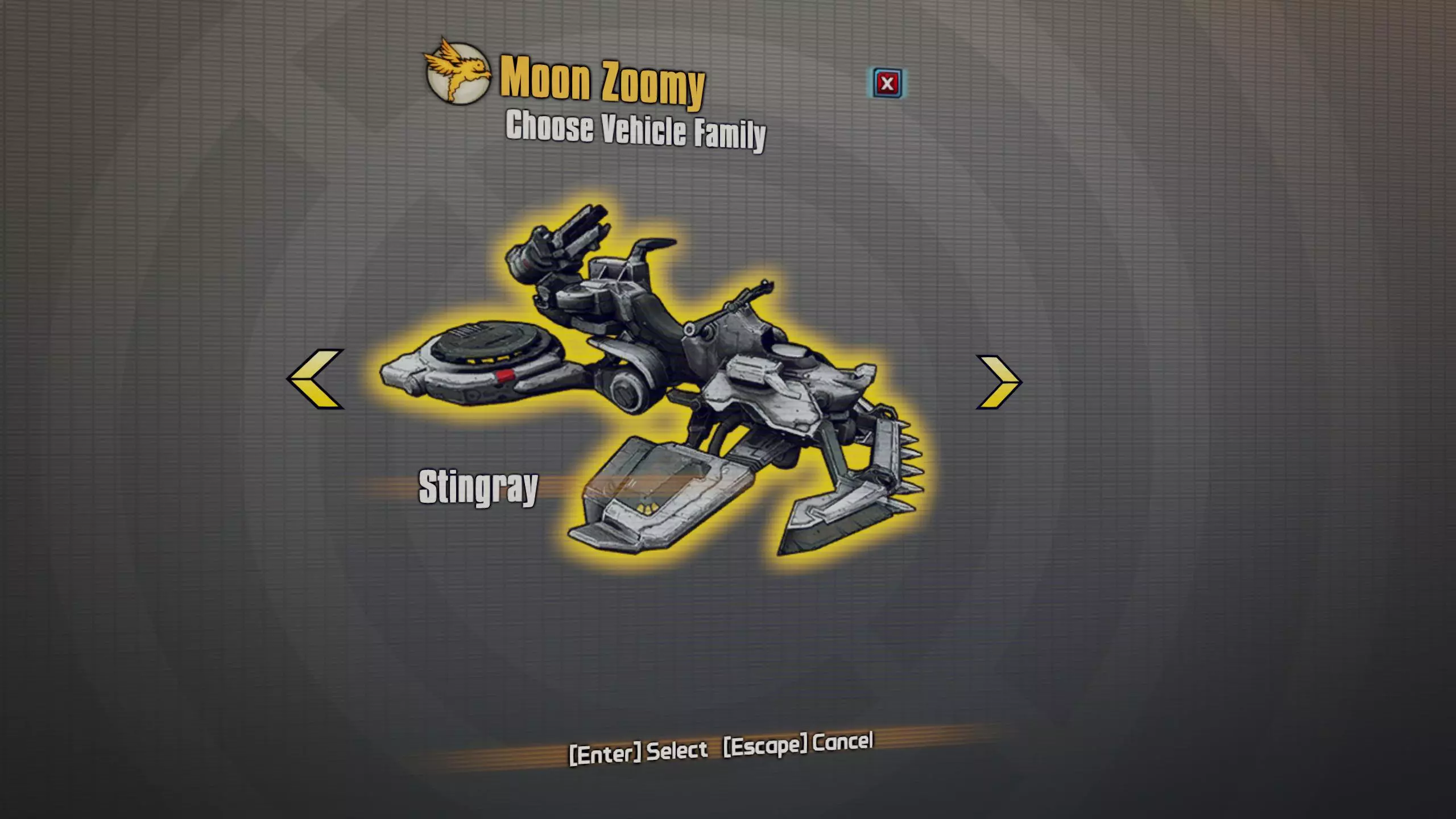The height and width of the screenshot is (819, 1456).
Task: Click the Select prompt button
Action: [638, 752]
